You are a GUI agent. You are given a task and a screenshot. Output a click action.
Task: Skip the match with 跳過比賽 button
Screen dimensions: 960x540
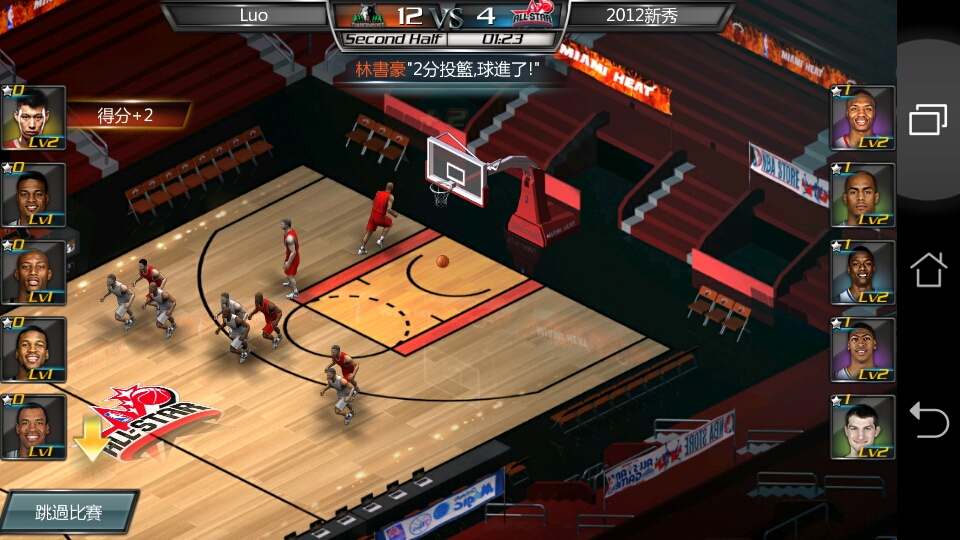tap(69, 512)
